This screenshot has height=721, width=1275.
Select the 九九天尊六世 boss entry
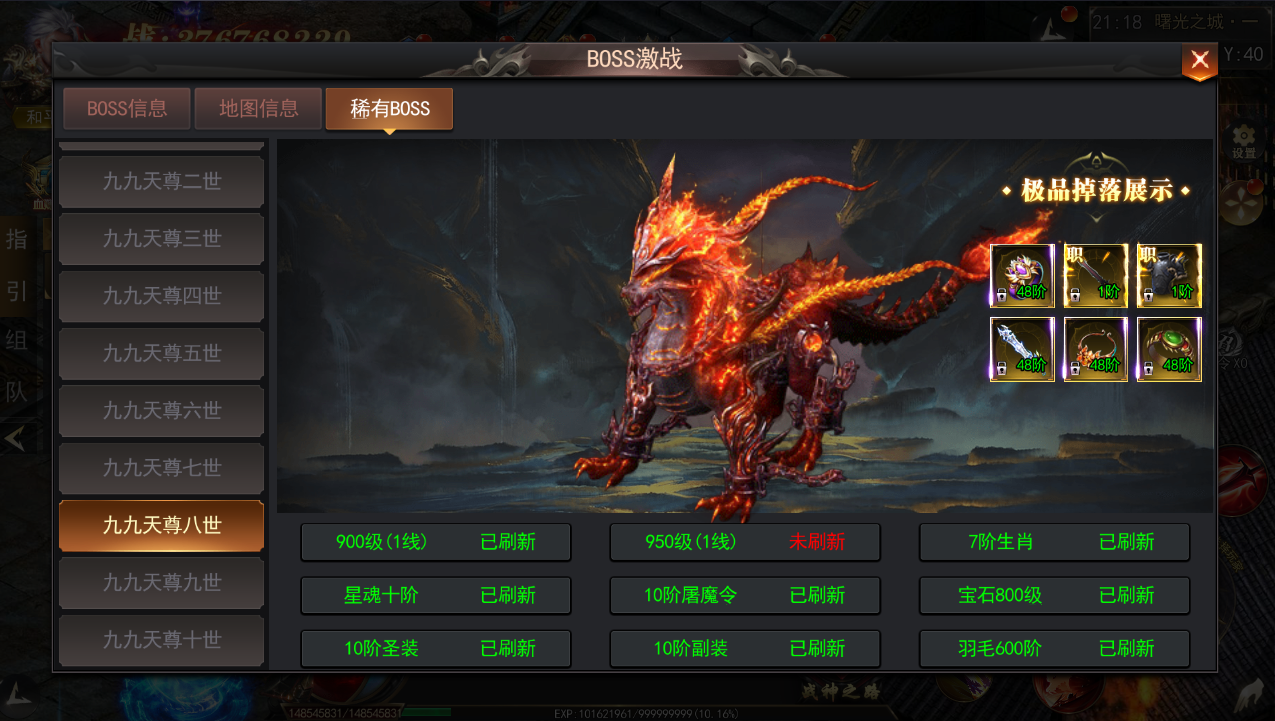click(x=162, y=411)
